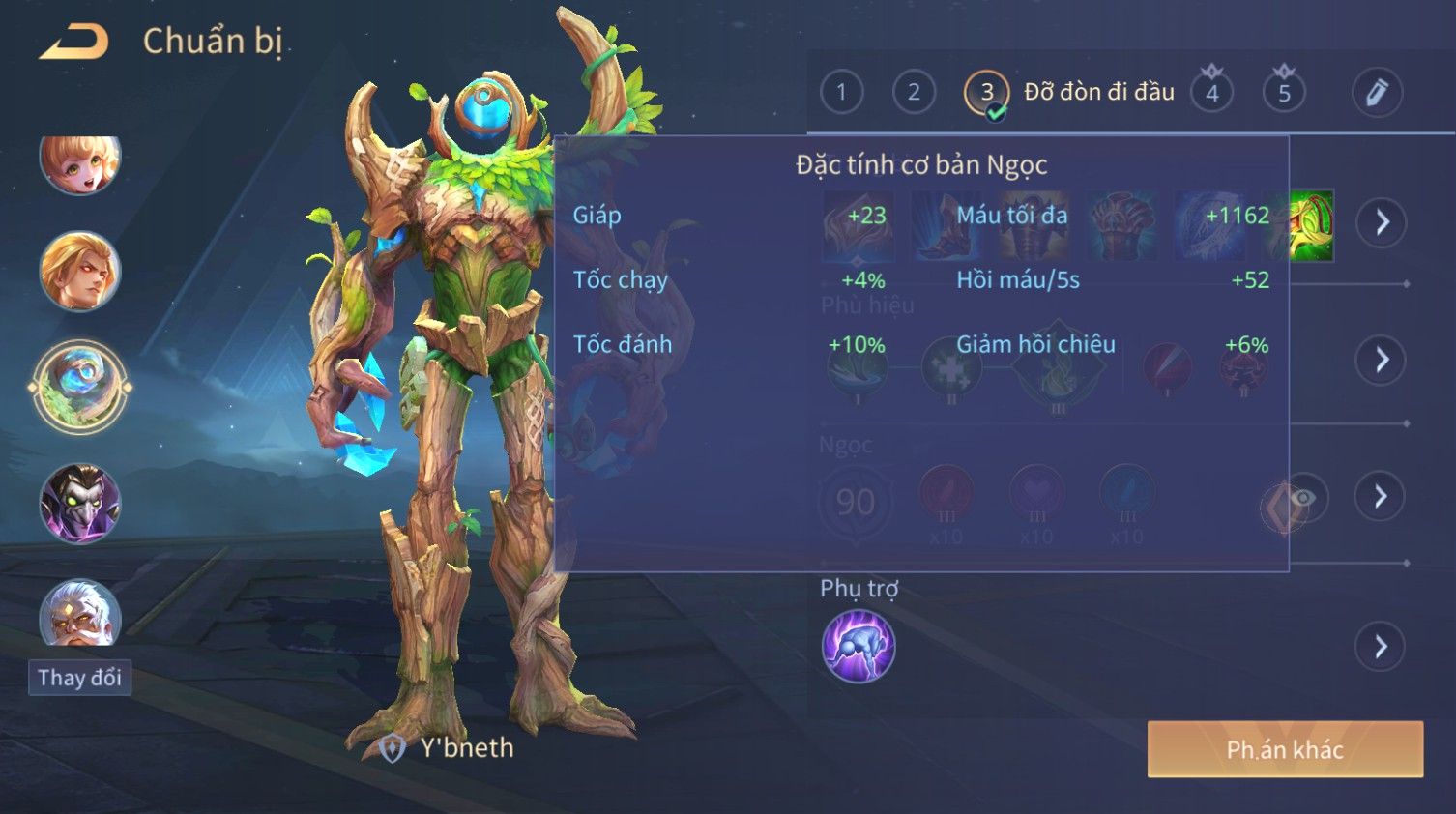Switch to build preset 2
1456x814 pixels.
[914, 93]
